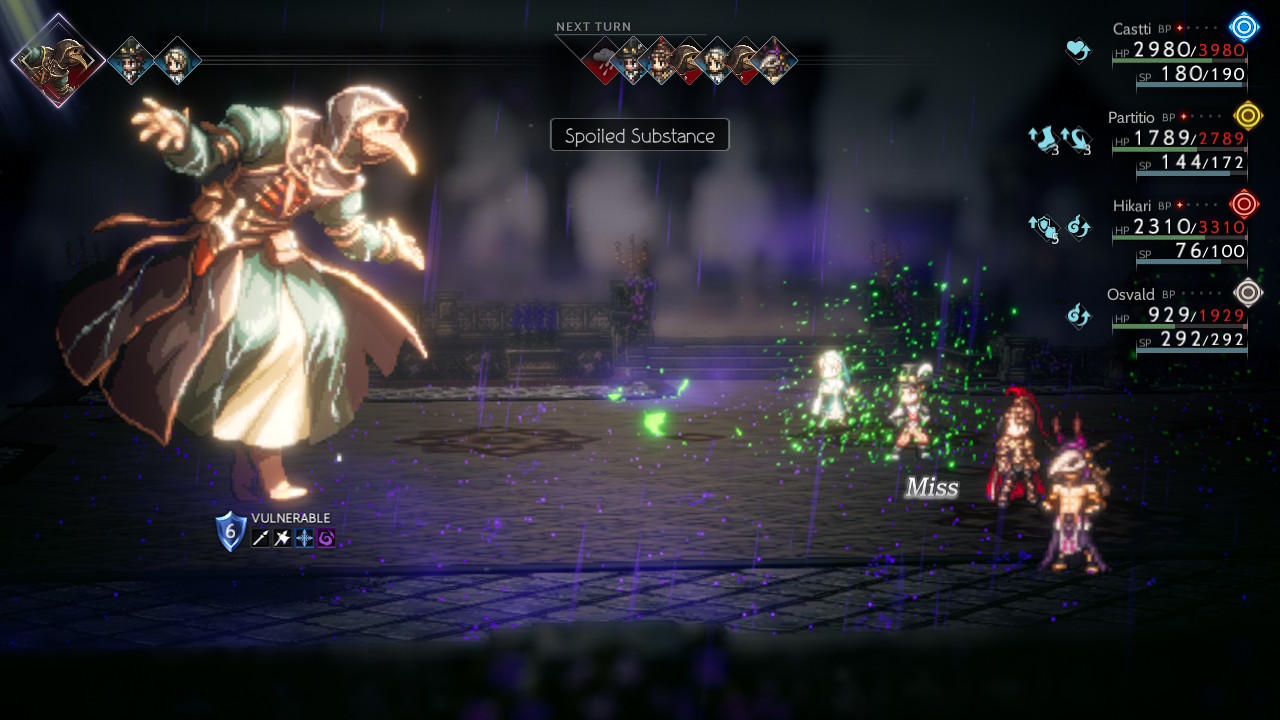Click the rain cloud next-turn icon
This screenshot has width=1280, height=720.
pos(604,60)
